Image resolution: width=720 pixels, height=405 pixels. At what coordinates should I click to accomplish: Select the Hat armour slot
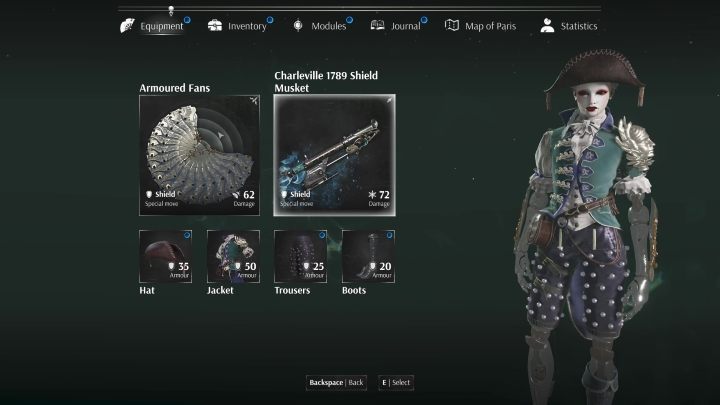pyautogui.click(x=165, y=256)
